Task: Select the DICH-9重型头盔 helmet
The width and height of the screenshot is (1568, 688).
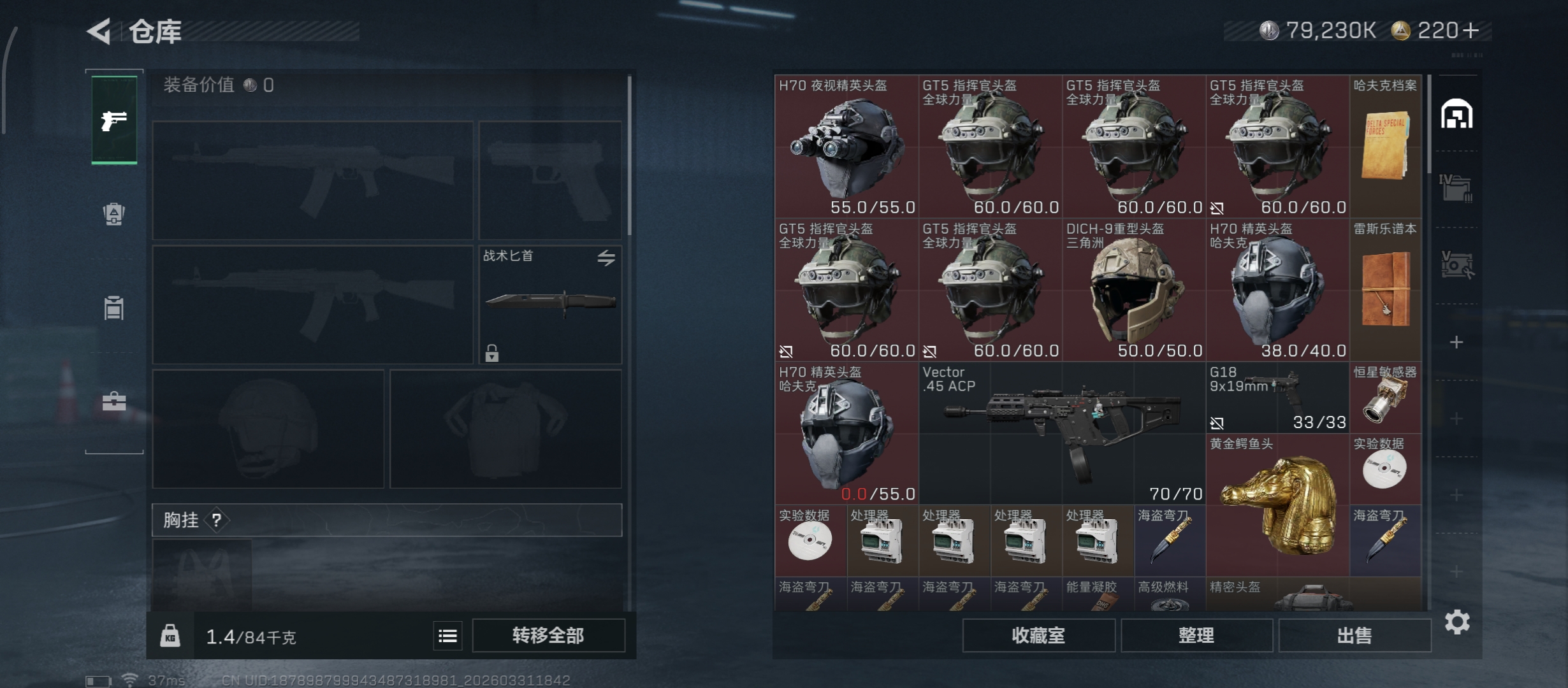Action: tap(1134, 290)
